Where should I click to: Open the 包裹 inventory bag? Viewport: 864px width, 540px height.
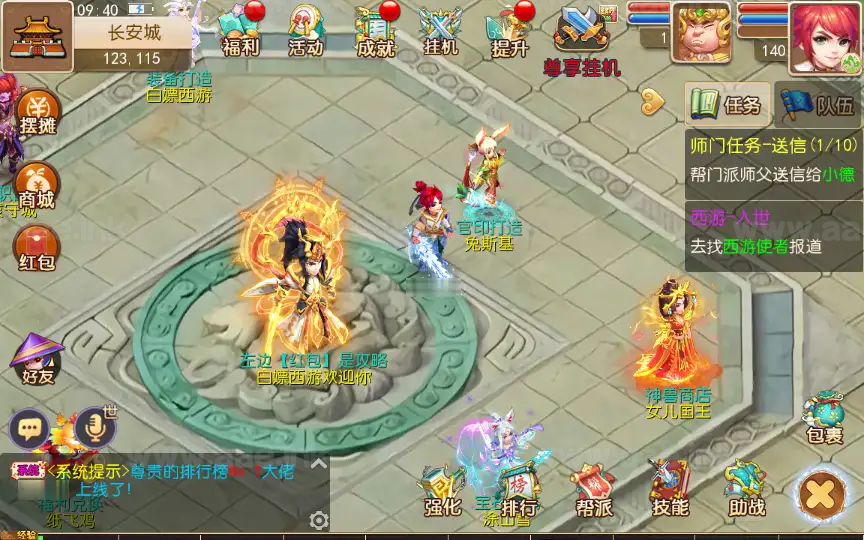point(826,418)
